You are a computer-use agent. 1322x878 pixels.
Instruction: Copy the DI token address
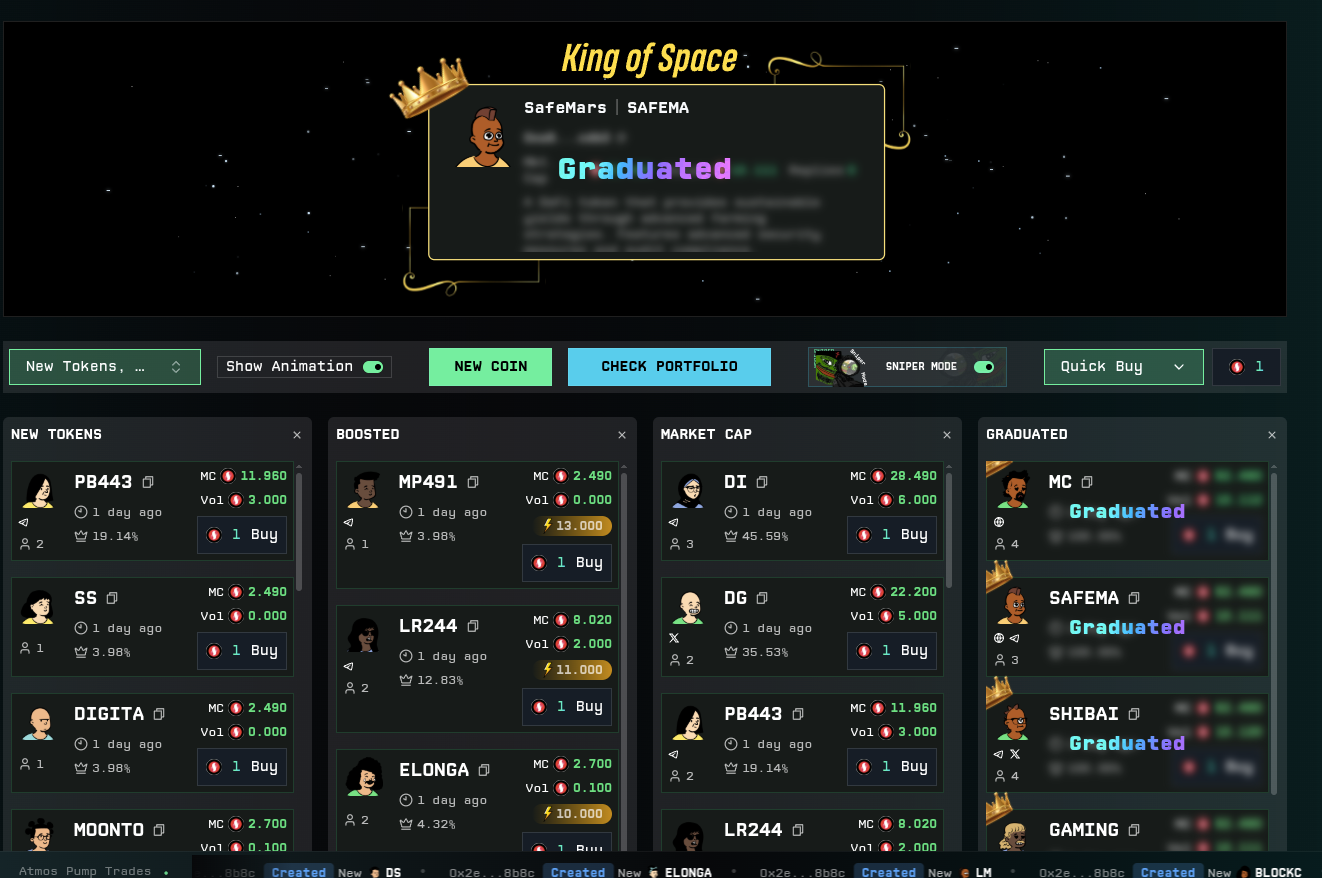(x=760, y=482)
